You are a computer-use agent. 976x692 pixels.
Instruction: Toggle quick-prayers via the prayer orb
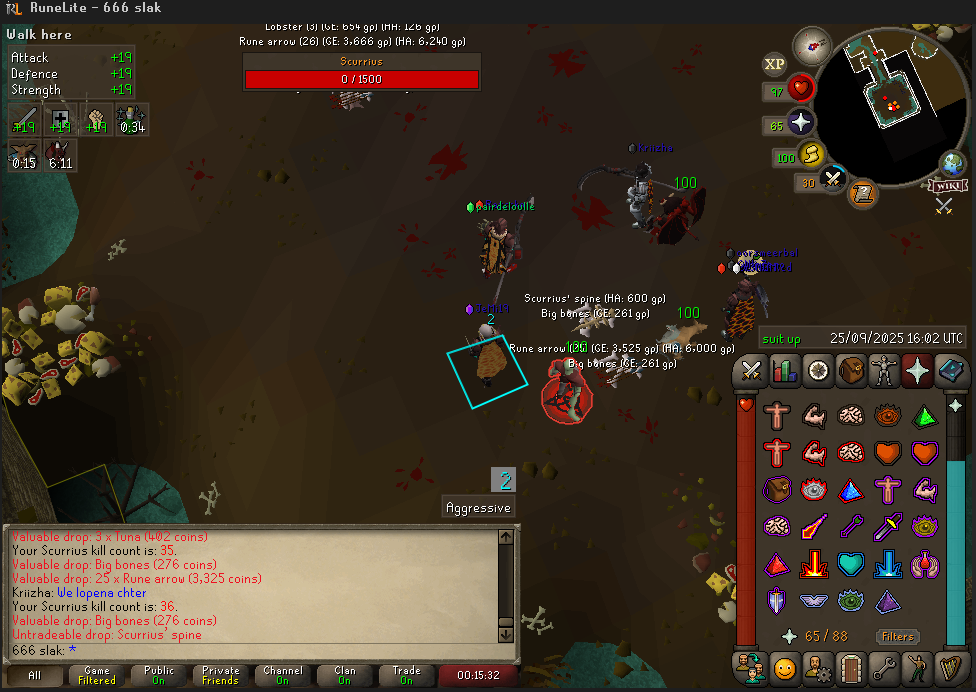coord(801,124)
